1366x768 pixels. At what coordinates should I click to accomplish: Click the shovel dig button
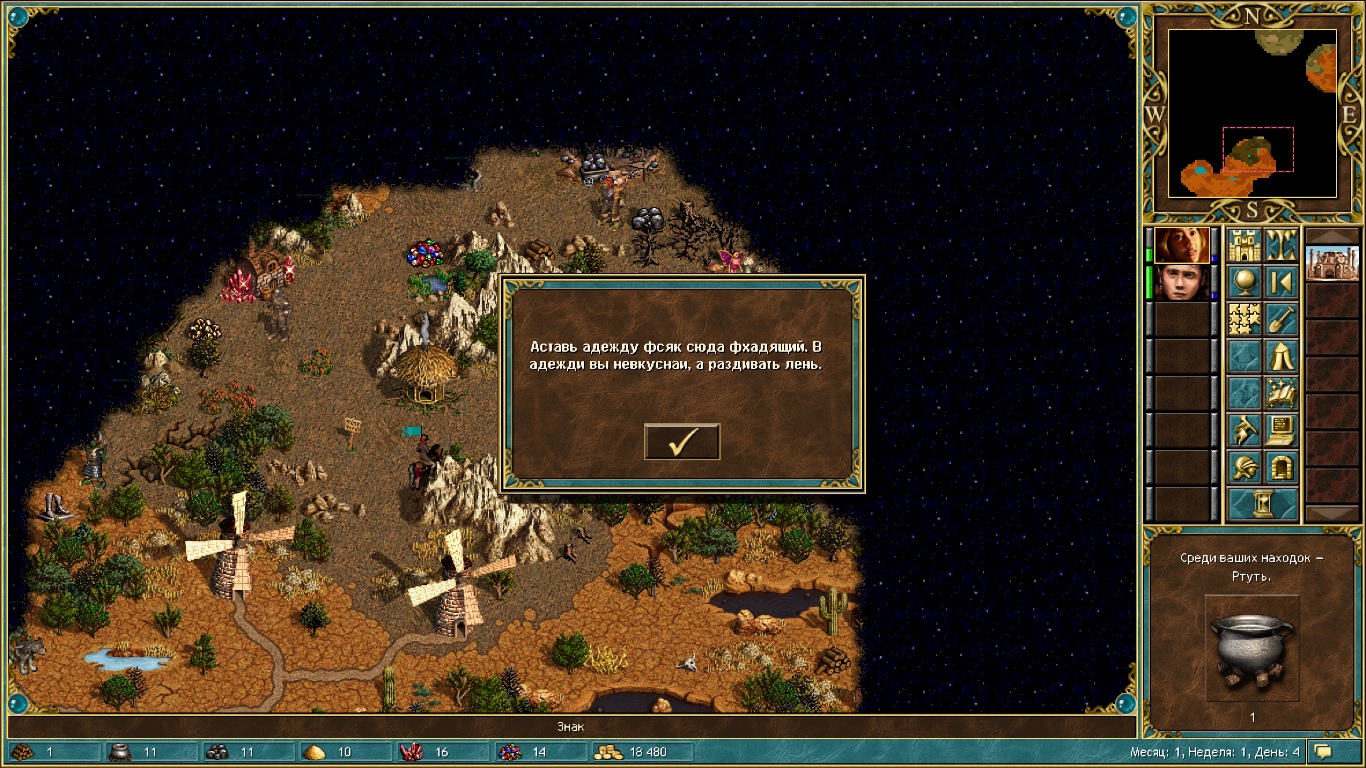tap(1281, 319)
